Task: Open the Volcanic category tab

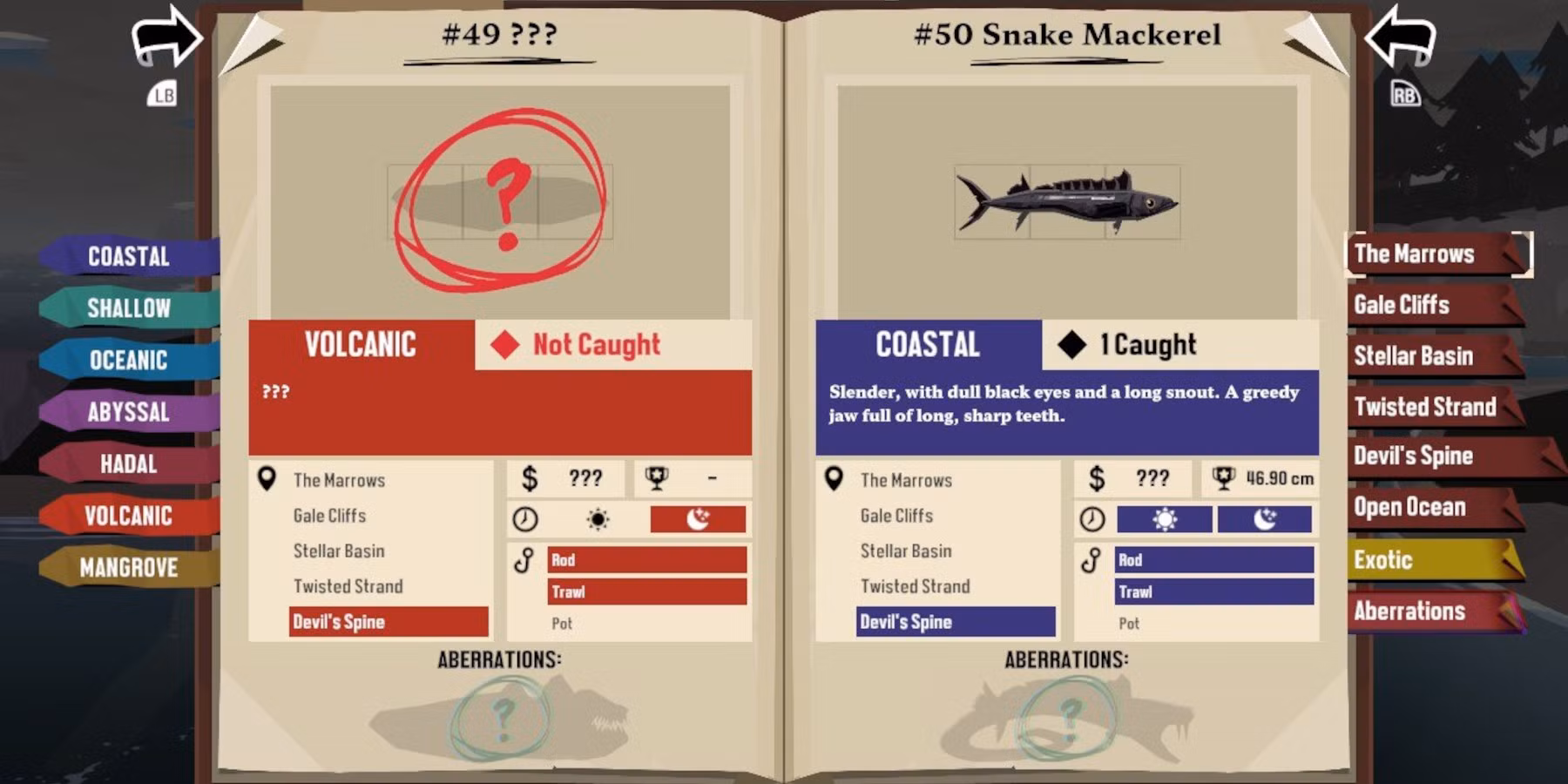Action: pyautogui.click(x=127, y=516)
